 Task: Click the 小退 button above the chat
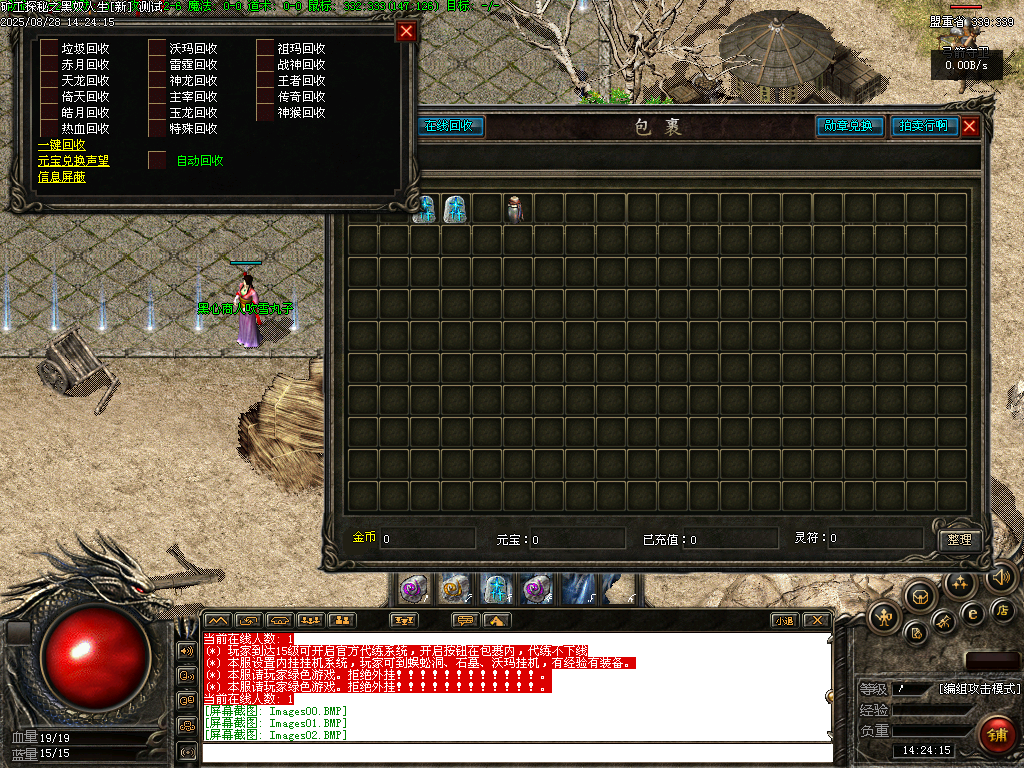[784, 620]
